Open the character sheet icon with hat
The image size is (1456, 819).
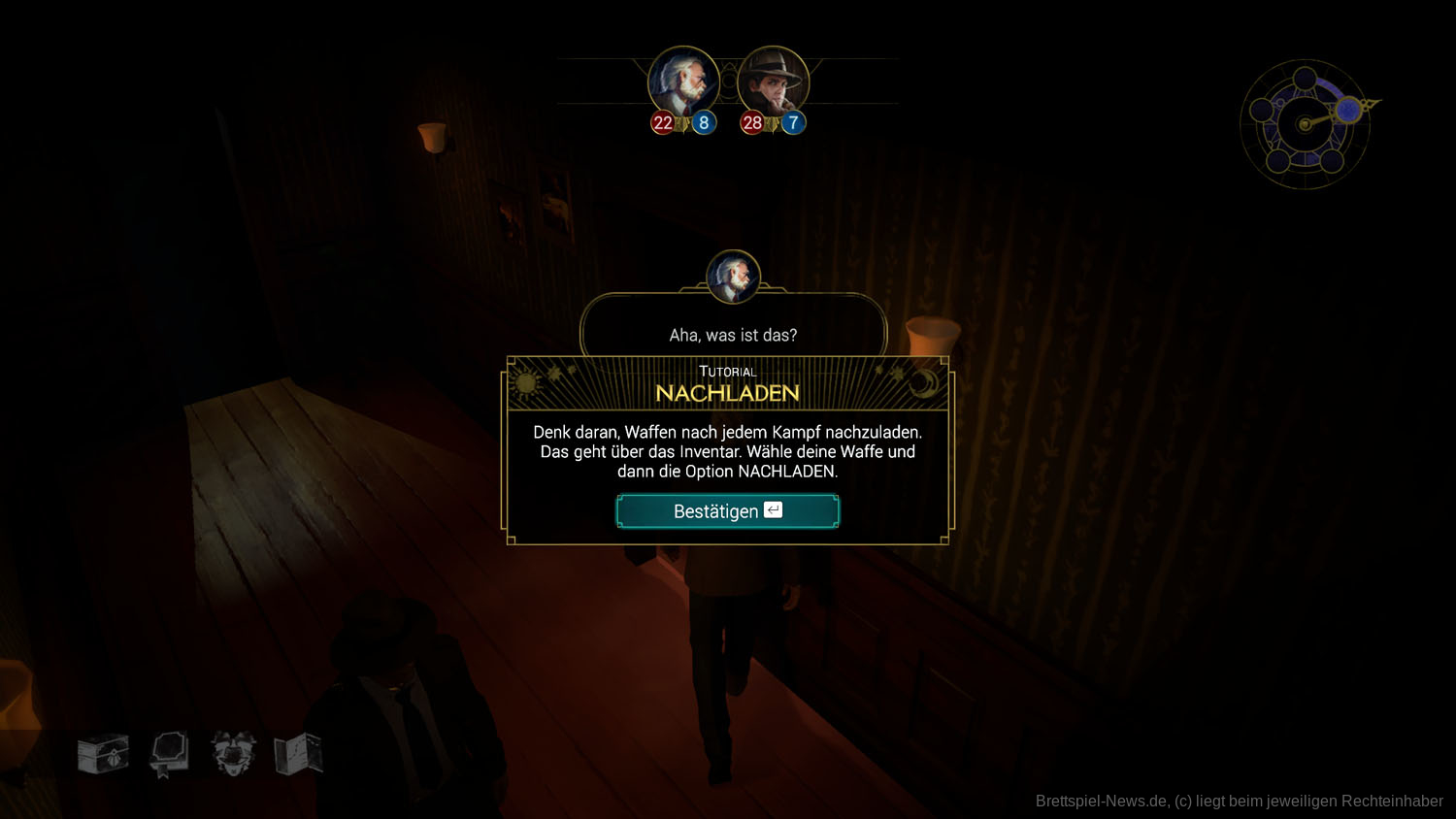(233, 753)
